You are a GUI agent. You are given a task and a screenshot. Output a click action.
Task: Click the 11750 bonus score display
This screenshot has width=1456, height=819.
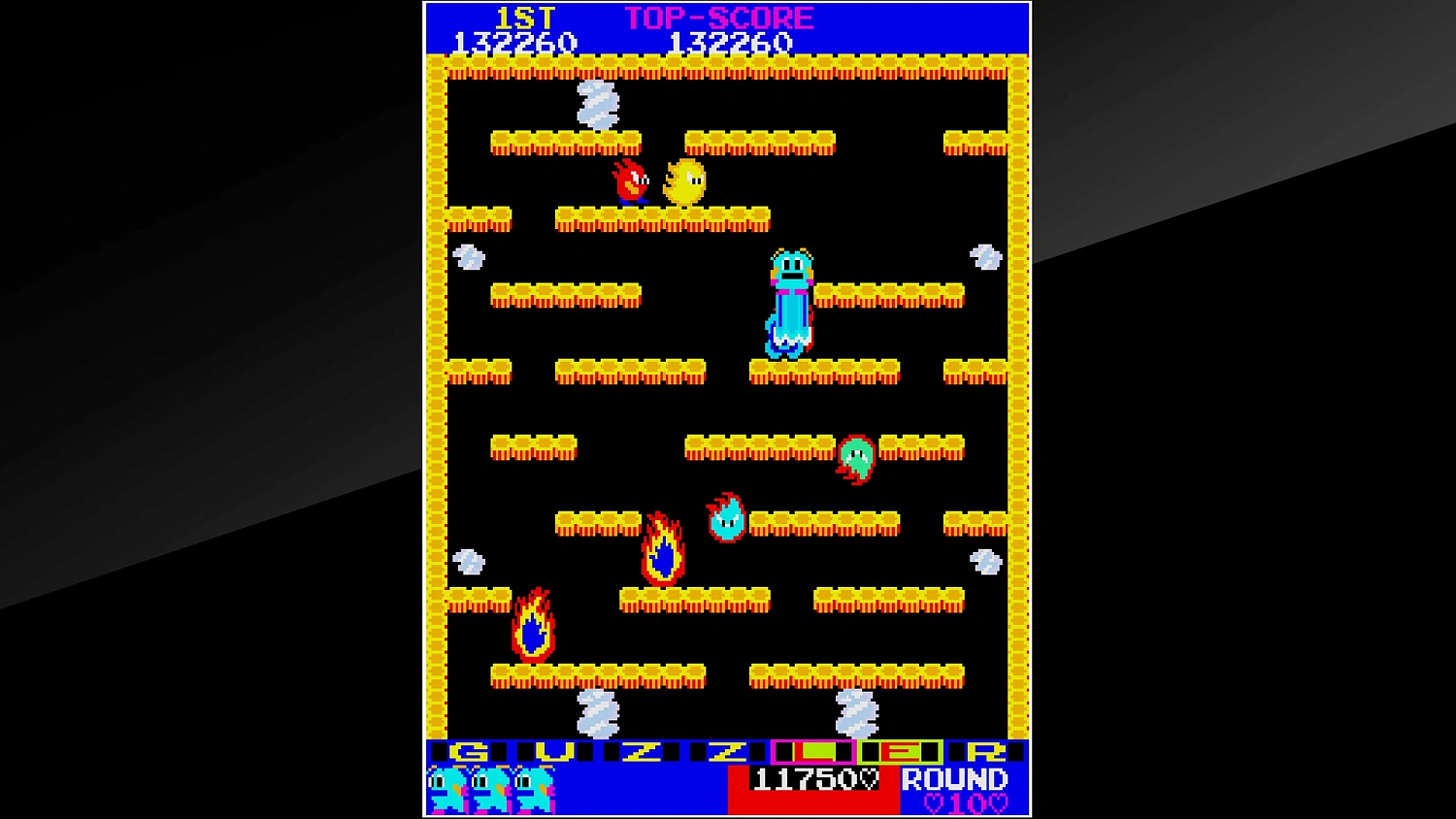pyautogui.click(x=802, y=778)
